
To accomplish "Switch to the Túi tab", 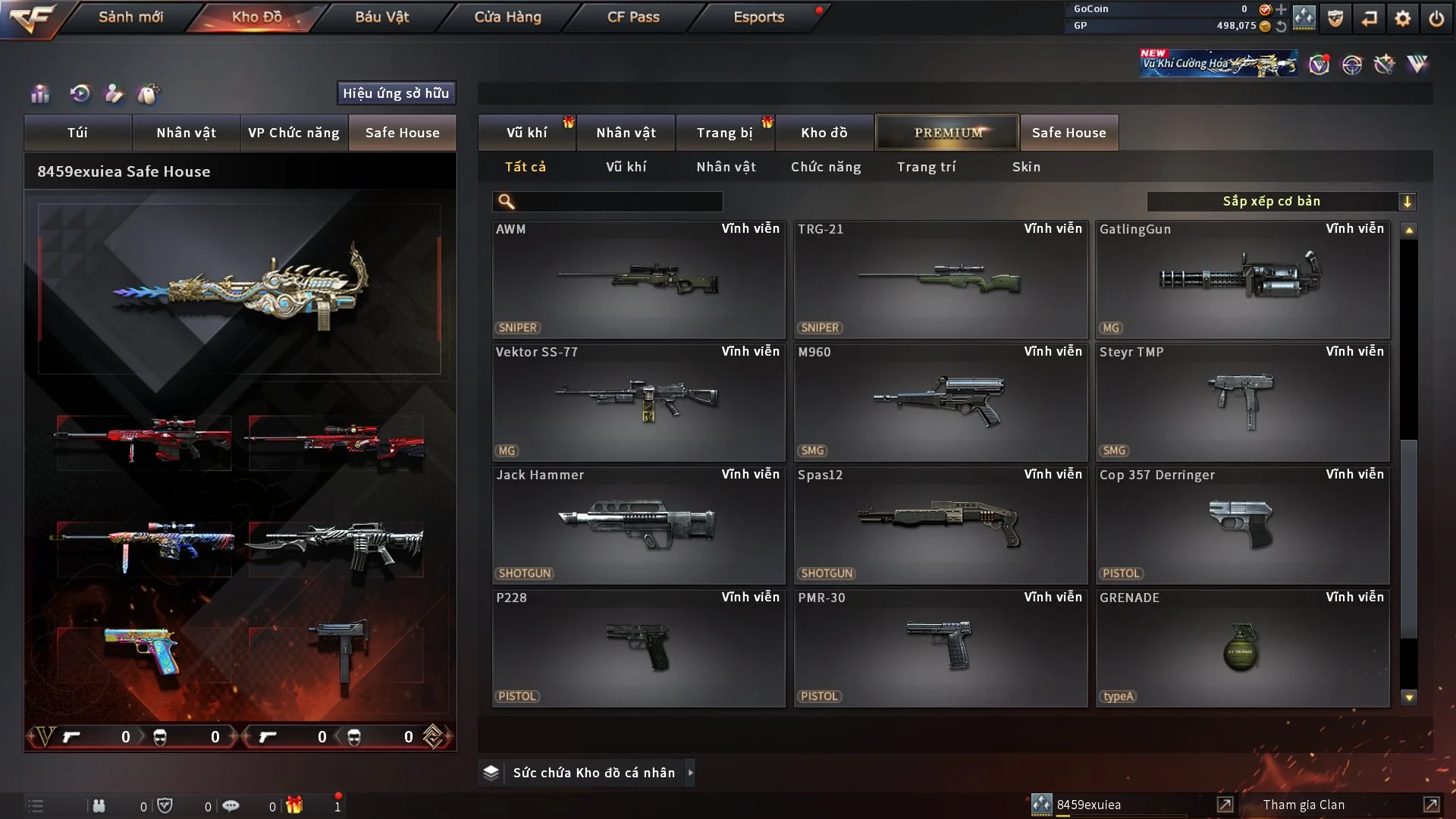I will pyautogui.click(x=77, y=133).
